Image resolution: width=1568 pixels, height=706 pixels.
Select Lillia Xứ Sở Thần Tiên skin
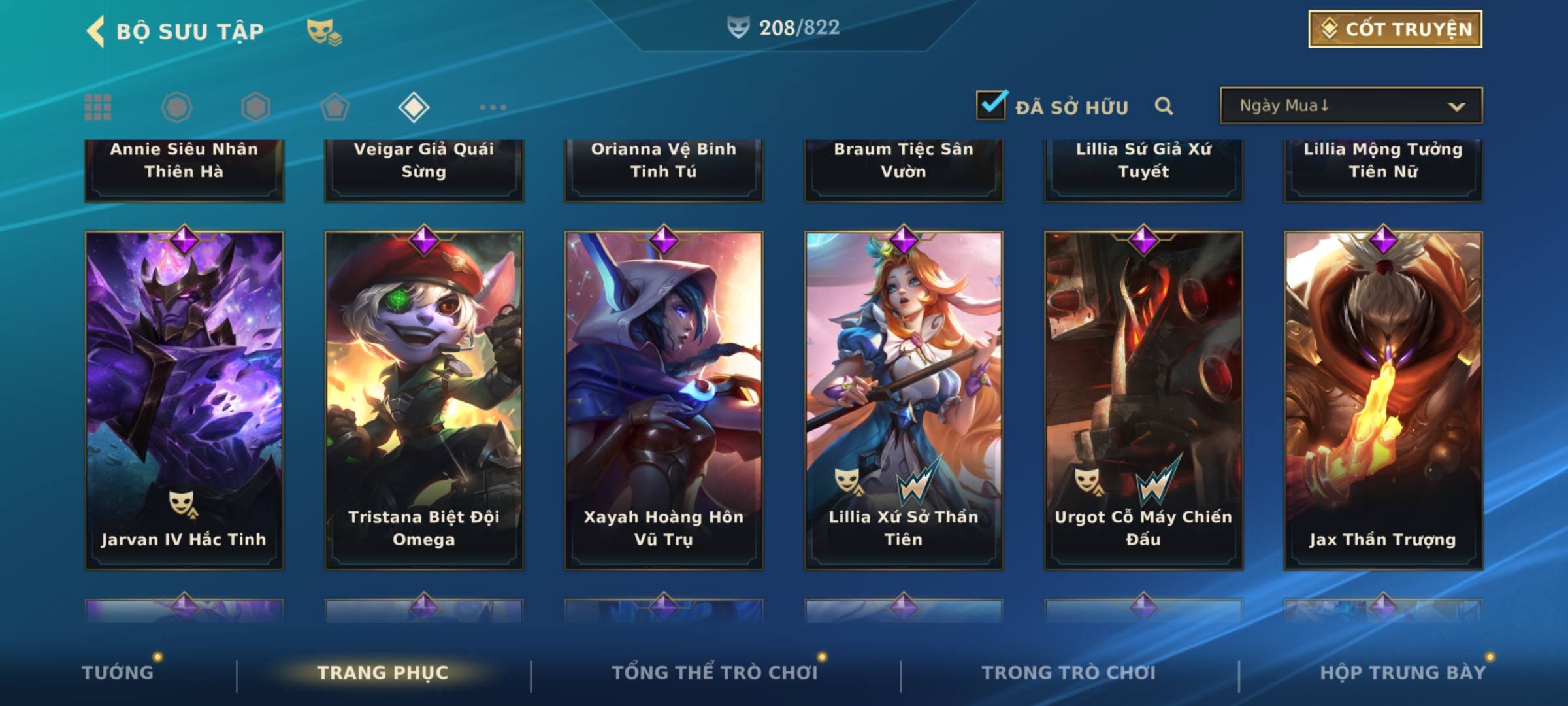point(904,400)
